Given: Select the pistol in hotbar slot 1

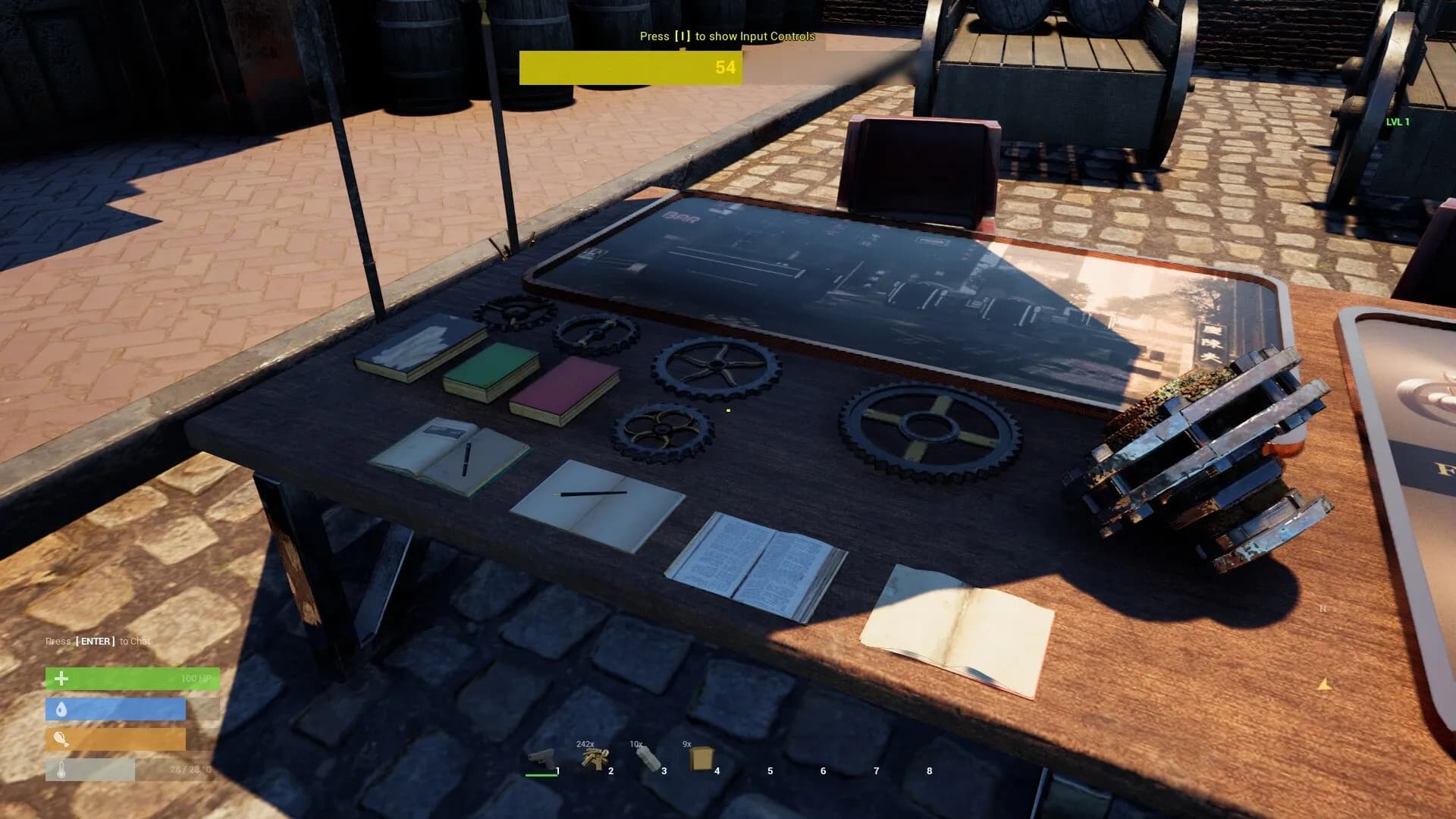Looking at the screenshot, I should point(541,759).
